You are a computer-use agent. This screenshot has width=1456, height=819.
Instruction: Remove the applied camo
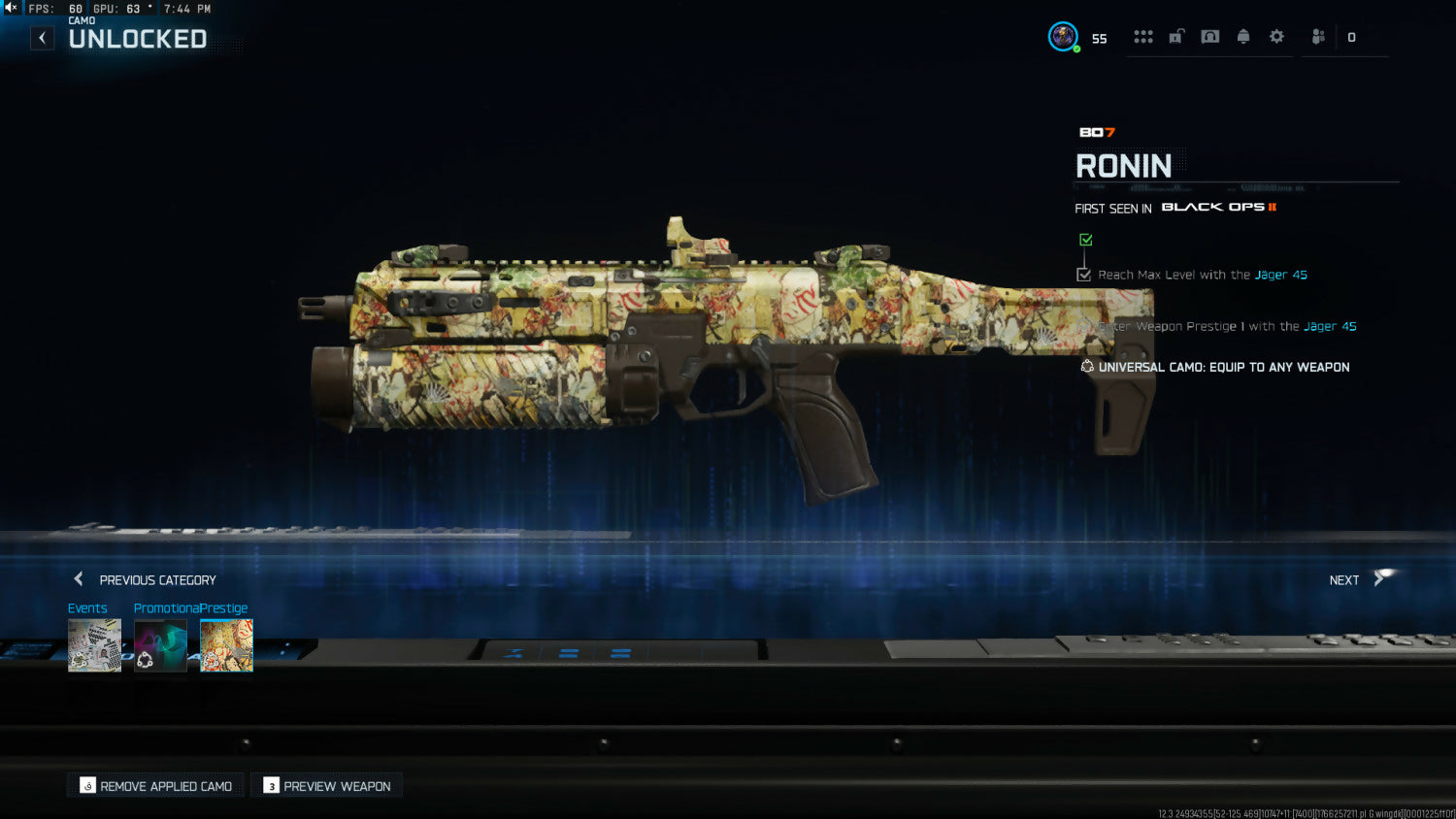point(156,786)
